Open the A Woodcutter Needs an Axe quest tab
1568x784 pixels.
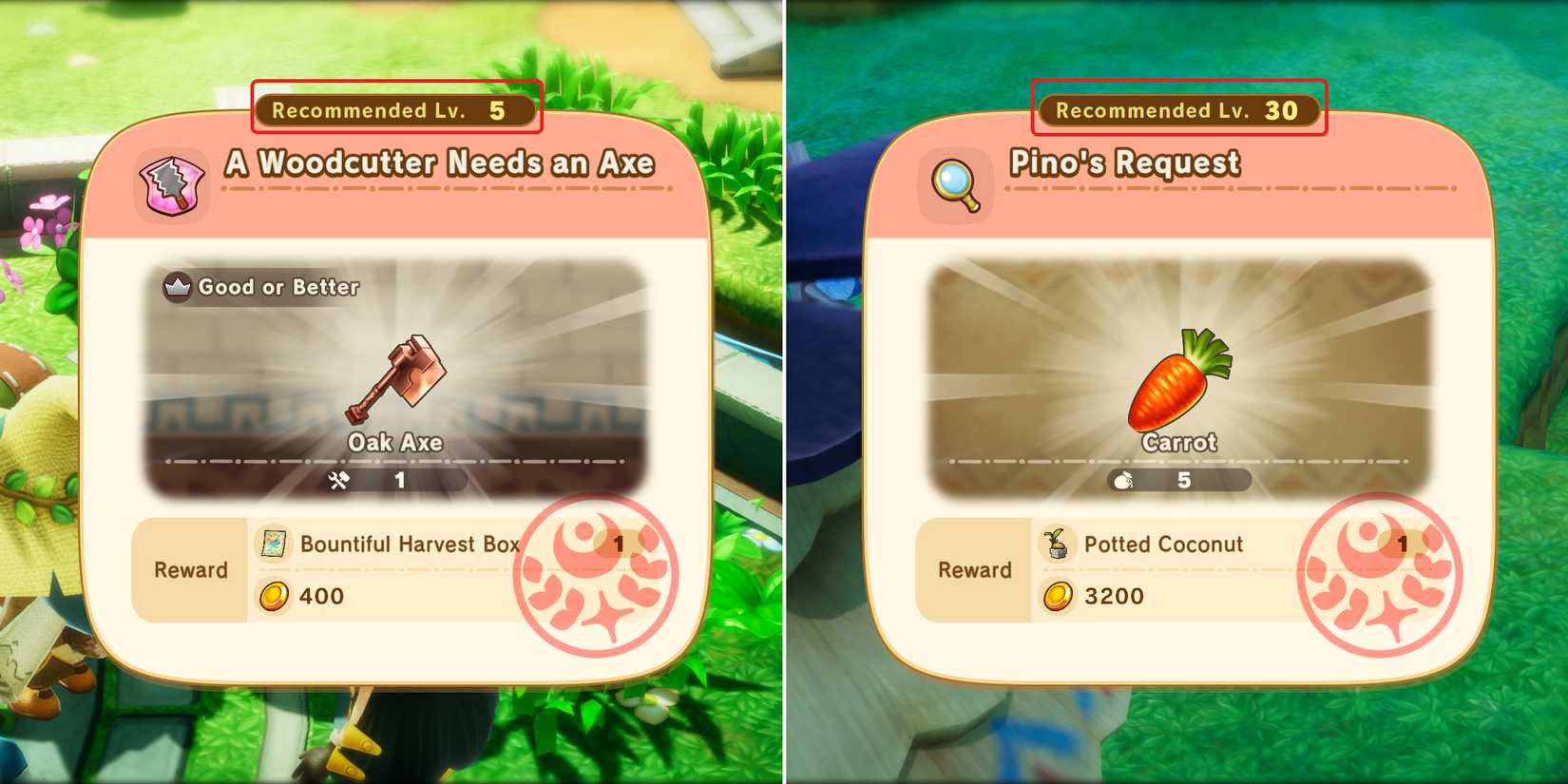(437, 163)
